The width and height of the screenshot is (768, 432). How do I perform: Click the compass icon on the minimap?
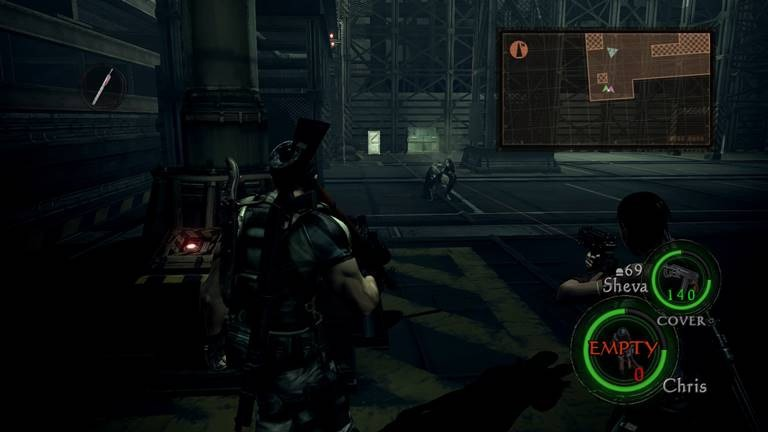518,48
